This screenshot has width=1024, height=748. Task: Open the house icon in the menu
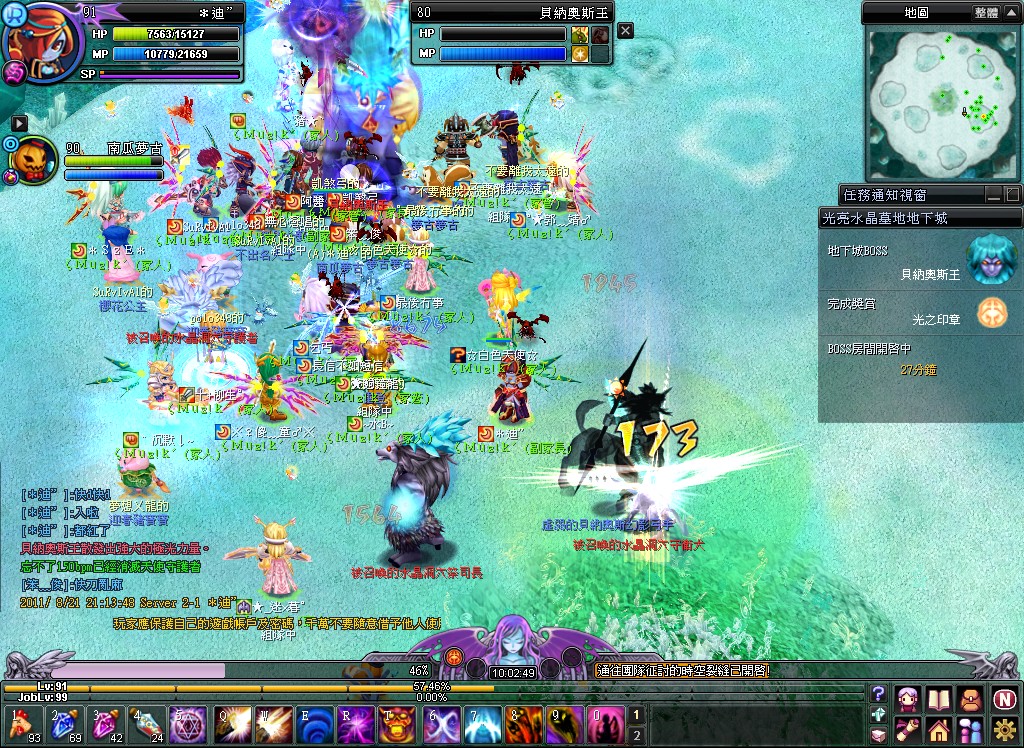(x=940, y=729)
